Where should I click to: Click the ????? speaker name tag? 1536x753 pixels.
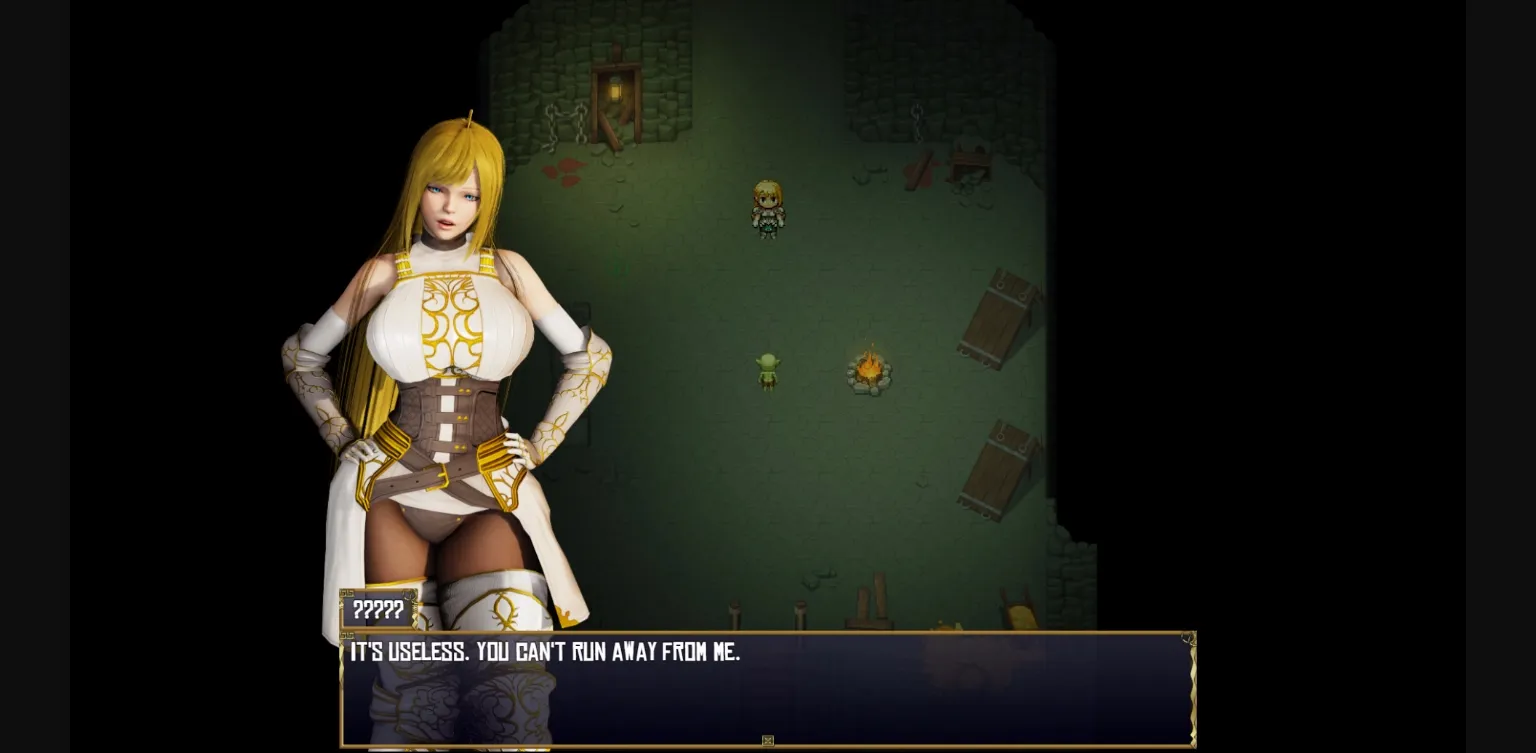pos(378,611)
